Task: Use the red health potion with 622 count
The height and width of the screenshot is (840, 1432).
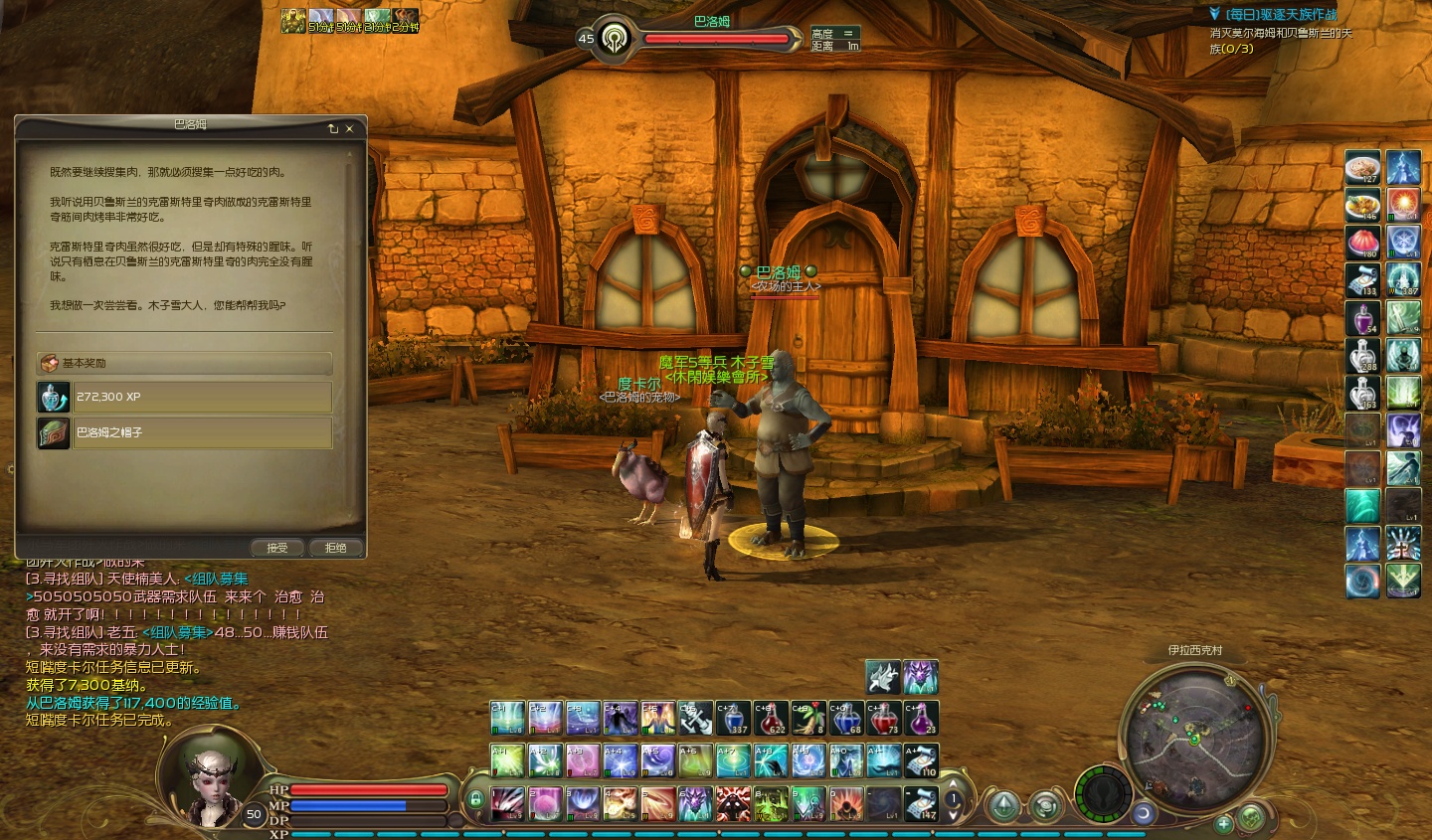Action: click(771, 718)
